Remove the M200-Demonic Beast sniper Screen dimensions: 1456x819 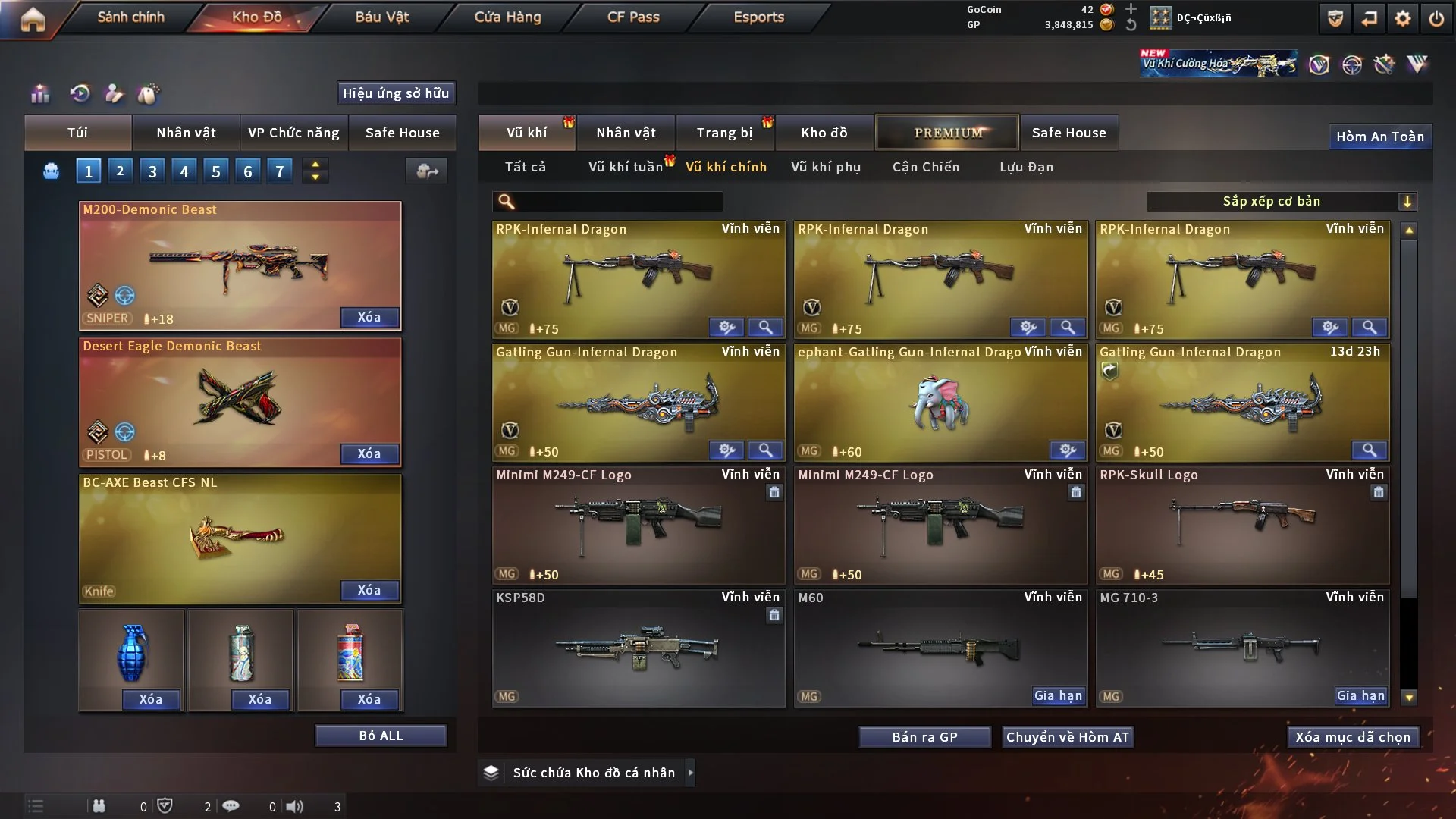click(369, 317)
